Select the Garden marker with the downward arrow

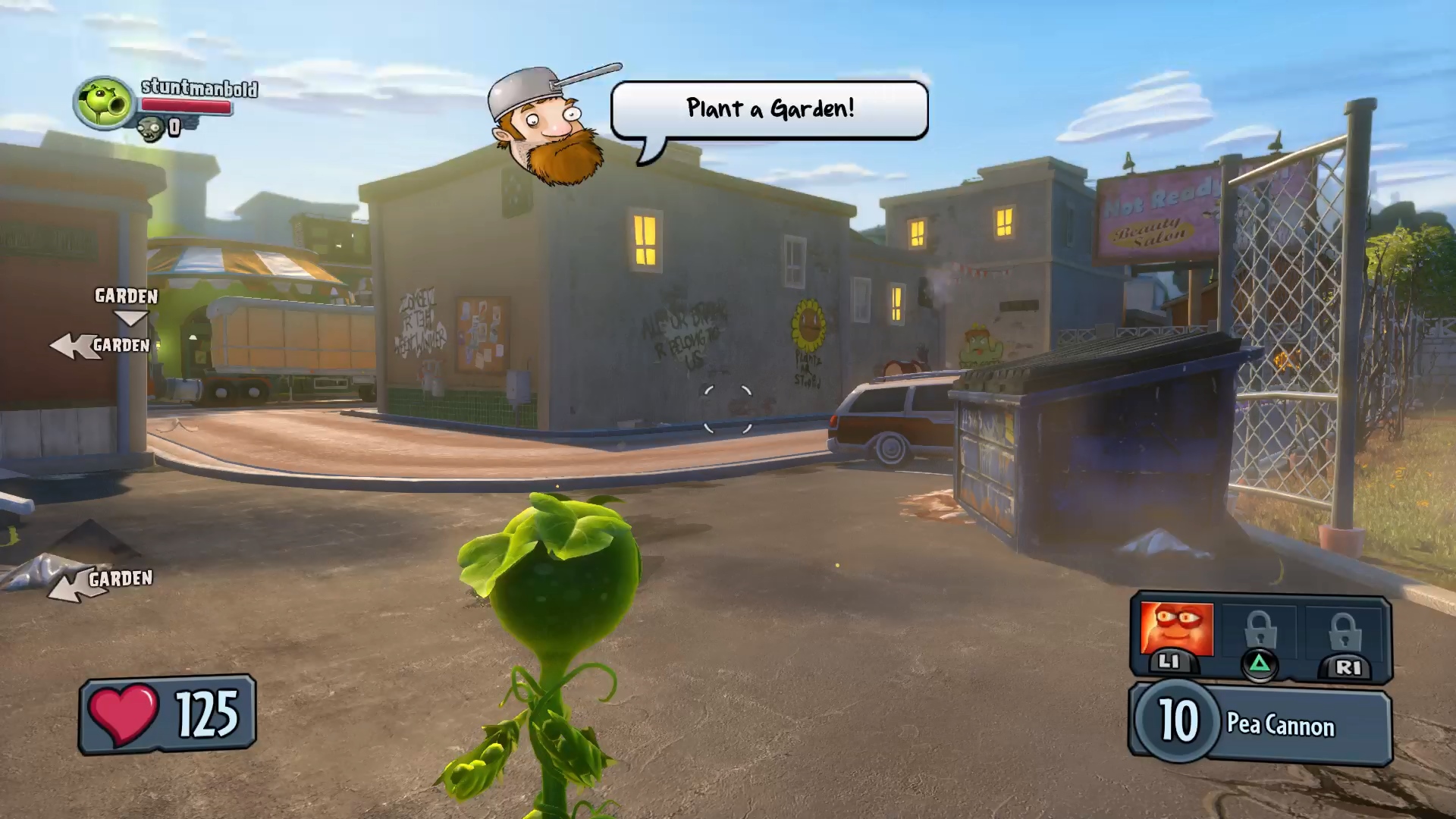tap(127, 303)
